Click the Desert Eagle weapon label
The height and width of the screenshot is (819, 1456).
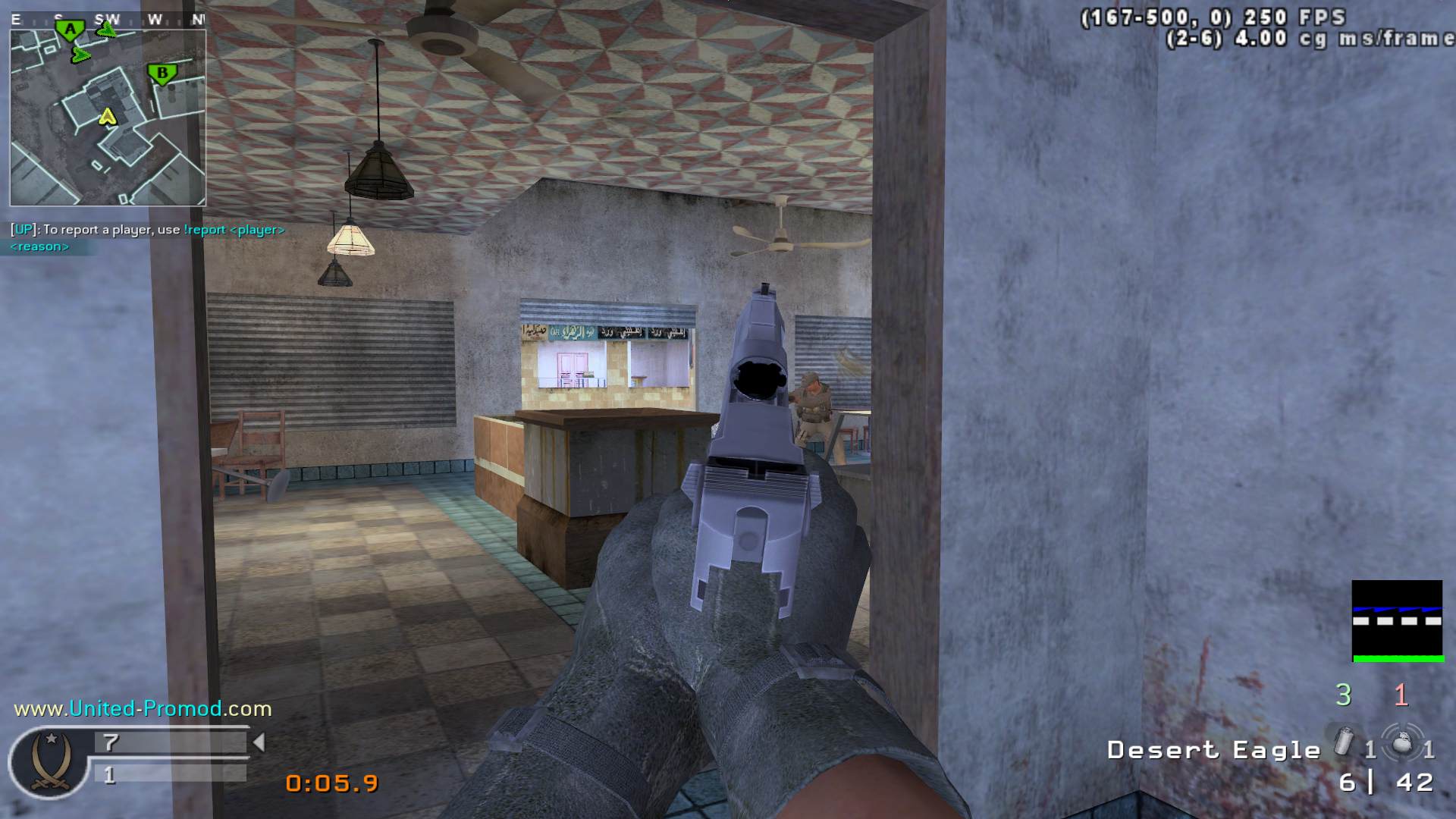pyautogui.click(x=1213, y=750)
